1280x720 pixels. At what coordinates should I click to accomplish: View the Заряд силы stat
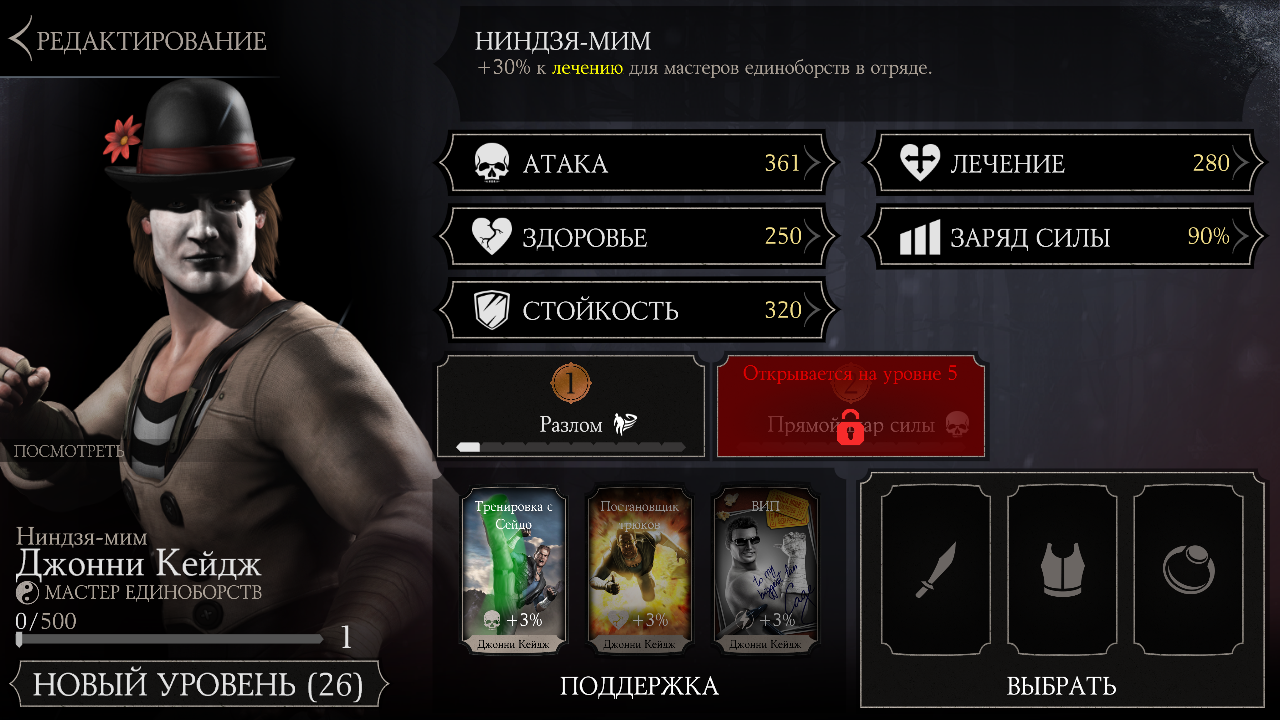(x=1064, y=237)
